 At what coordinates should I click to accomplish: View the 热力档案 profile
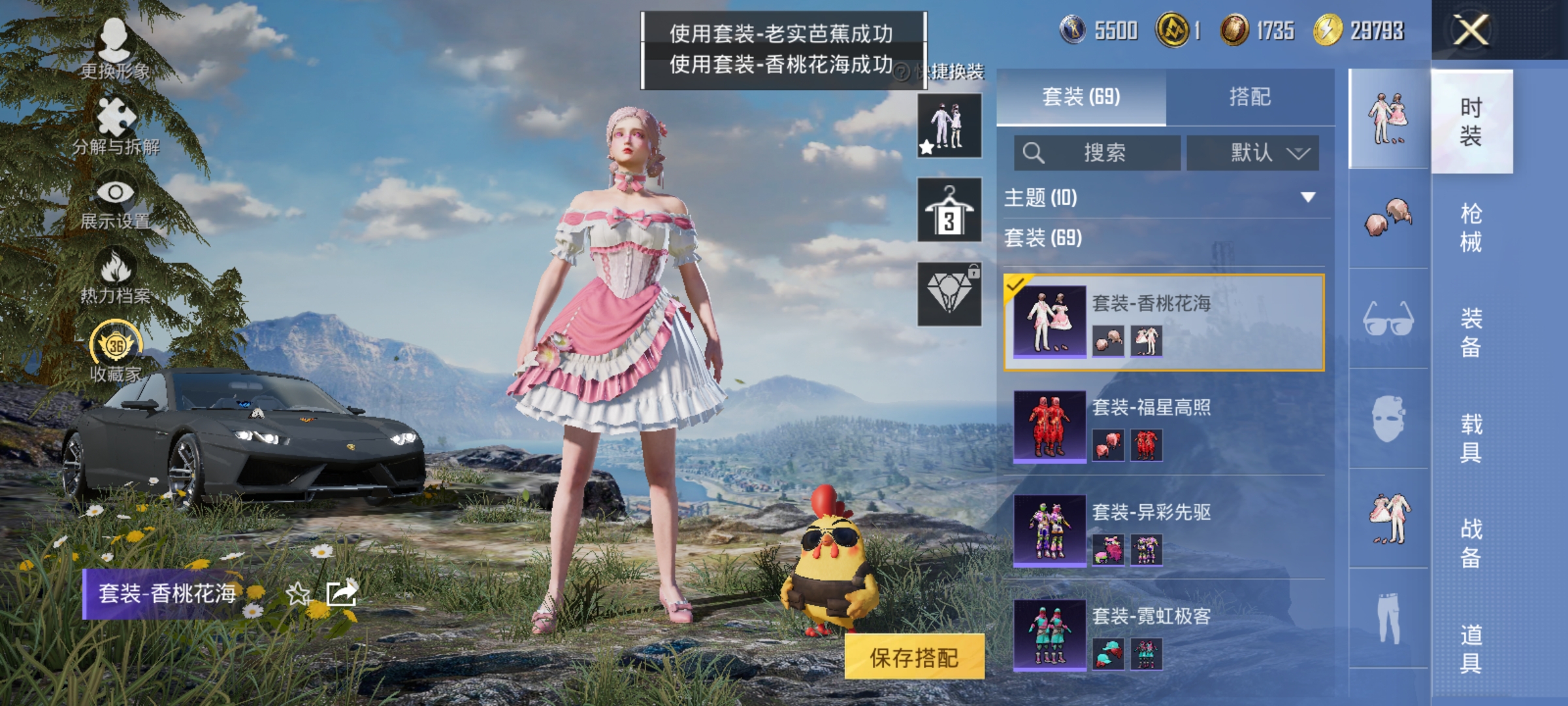pyautogui.click(x=114, y=275)
